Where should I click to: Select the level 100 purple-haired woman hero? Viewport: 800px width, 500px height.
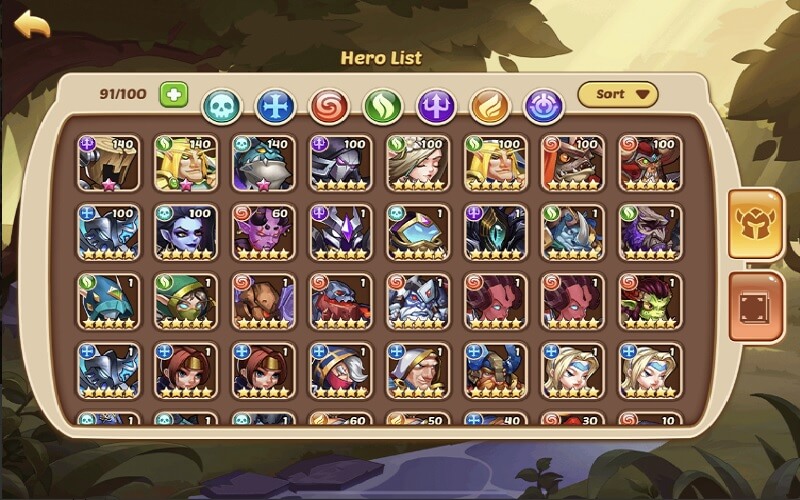[x=185, y=233]
